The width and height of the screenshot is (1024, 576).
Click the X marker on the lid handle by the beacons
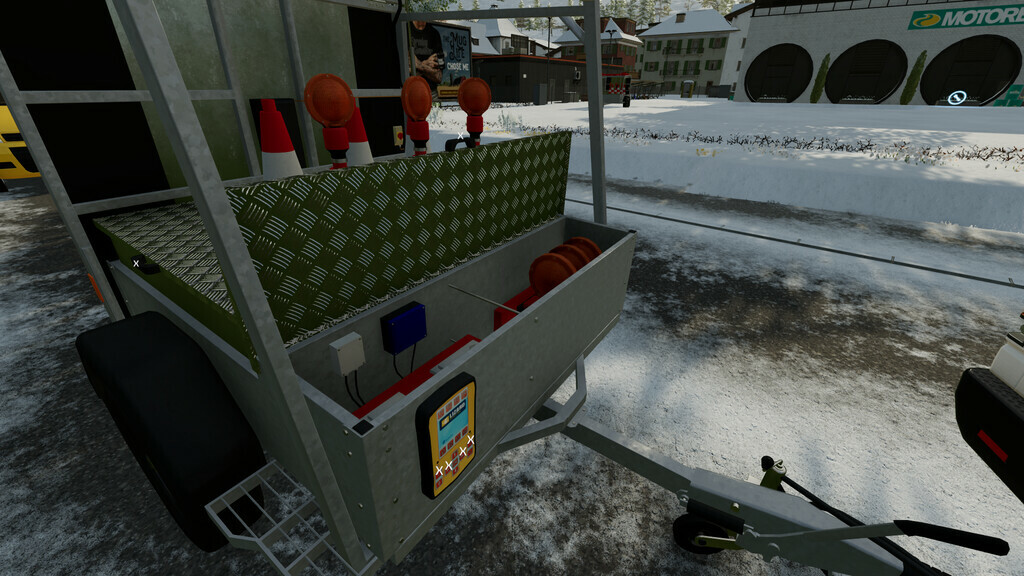[x=460, y=135]
